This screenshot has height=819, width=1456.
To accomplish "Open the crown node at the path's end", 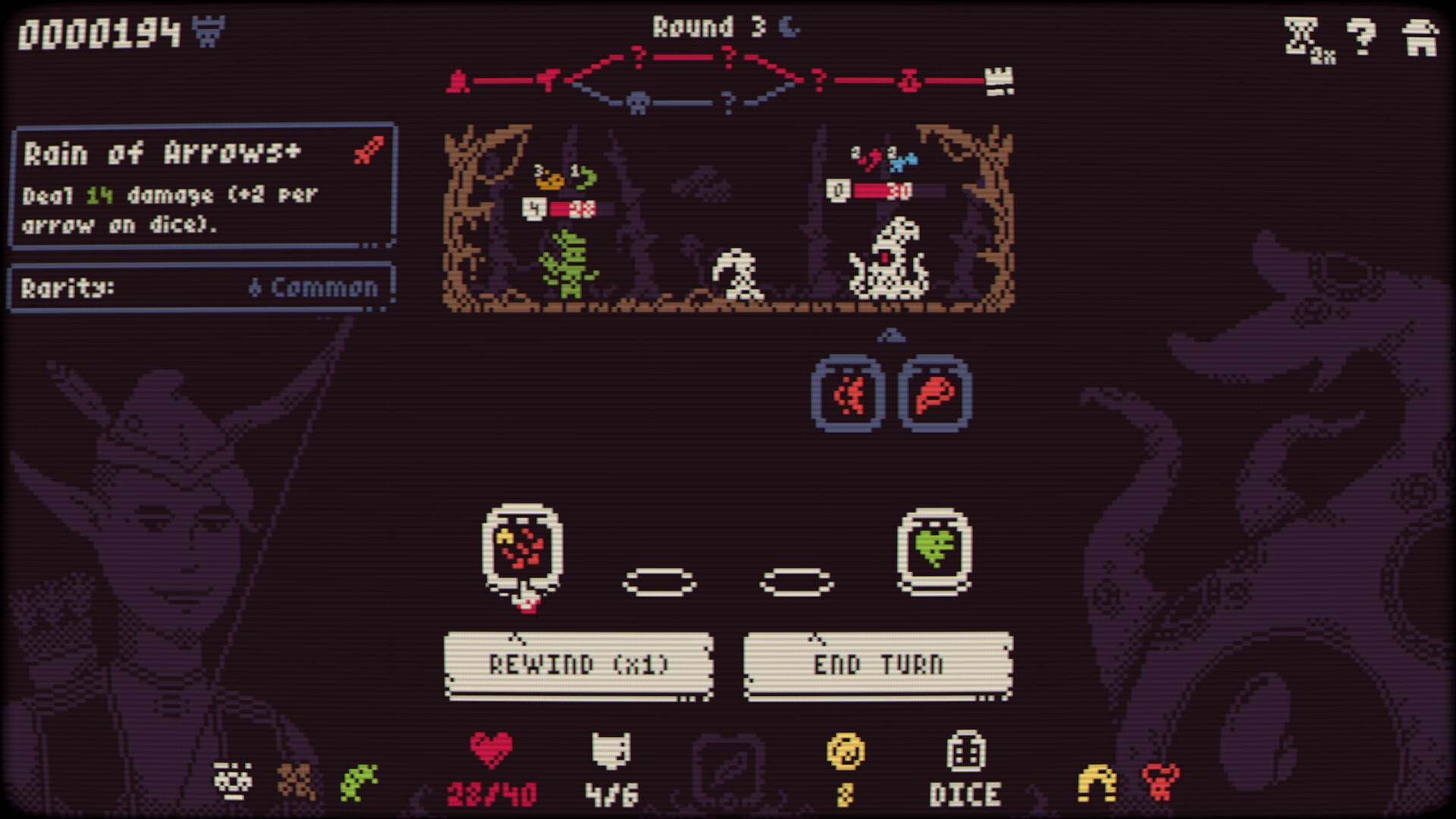I will coord(999,79).
